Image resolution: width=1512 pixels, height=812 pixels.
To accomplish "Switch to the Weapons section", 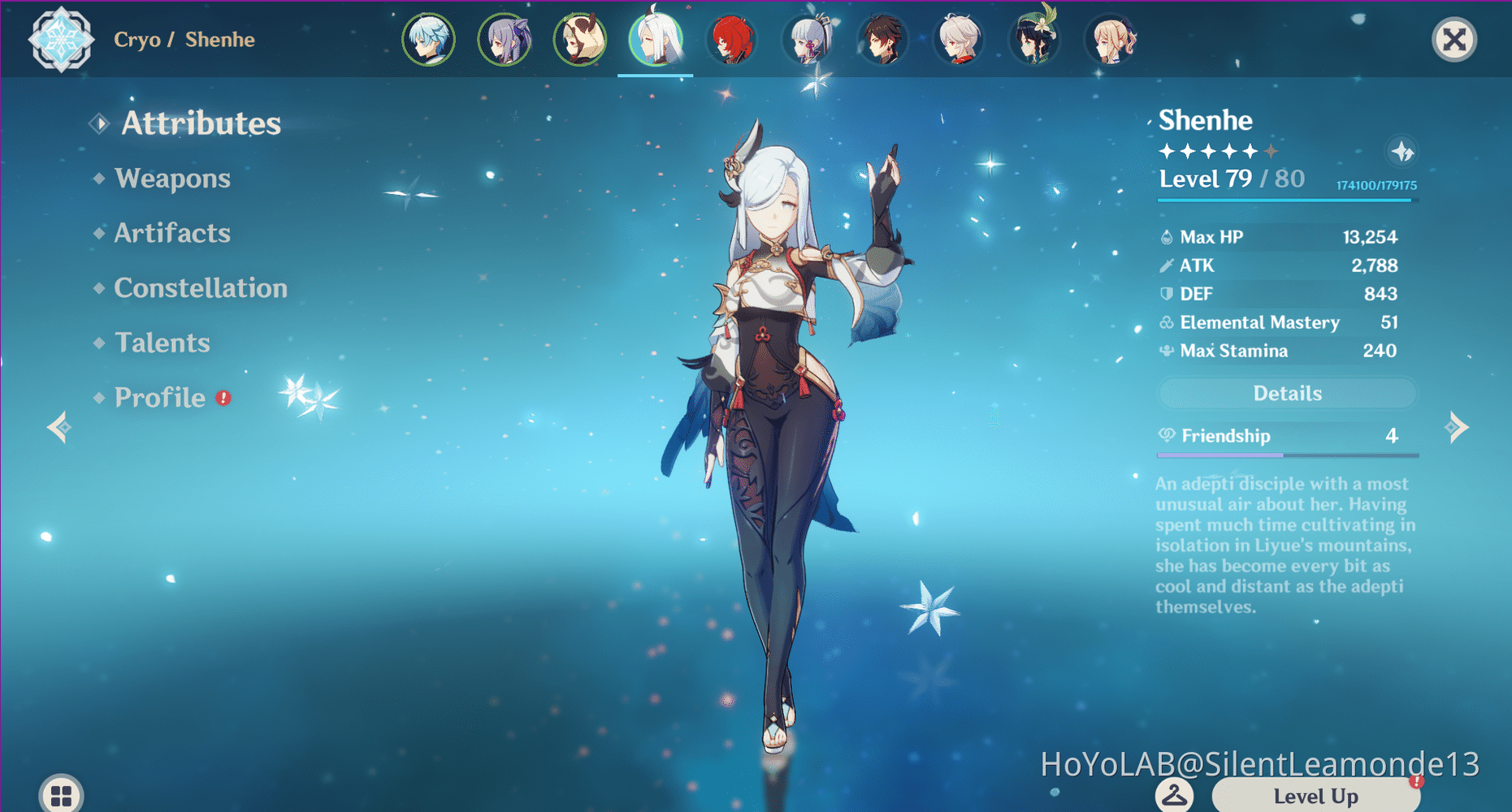I will tap(172, 178).
